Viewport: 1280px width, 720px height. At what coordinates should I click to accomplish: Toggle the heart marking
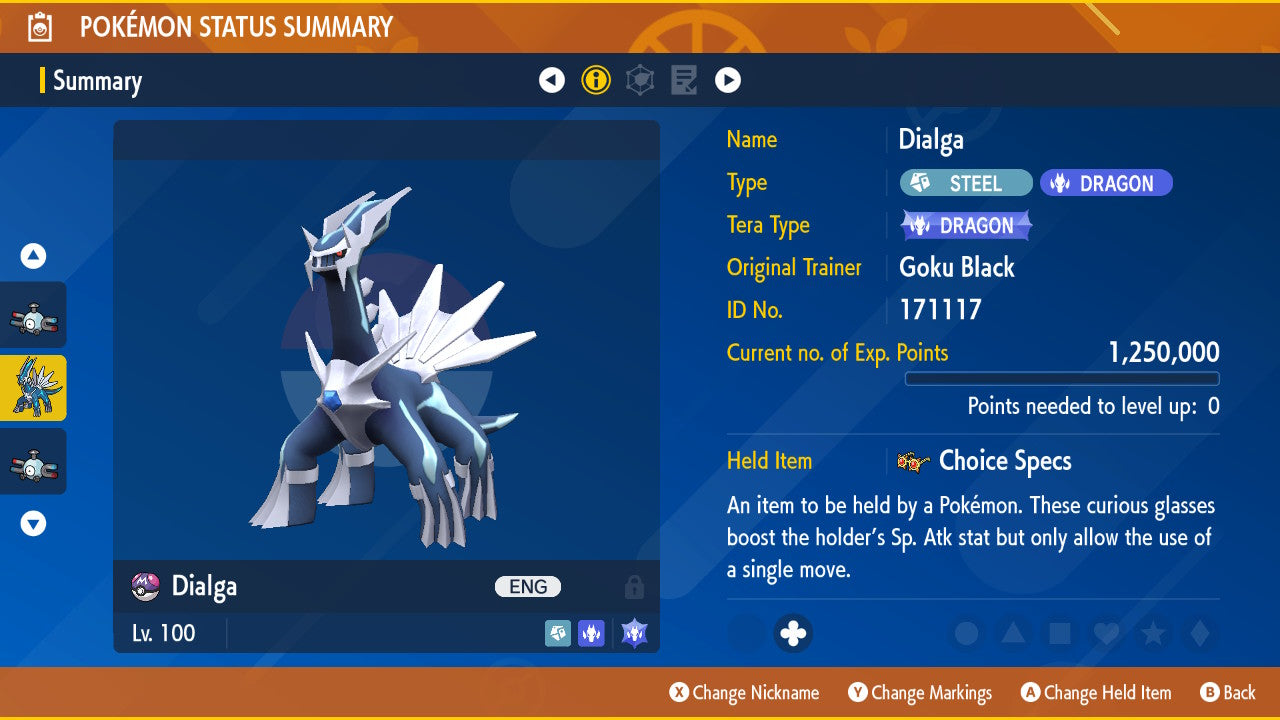click(1105, 634)
